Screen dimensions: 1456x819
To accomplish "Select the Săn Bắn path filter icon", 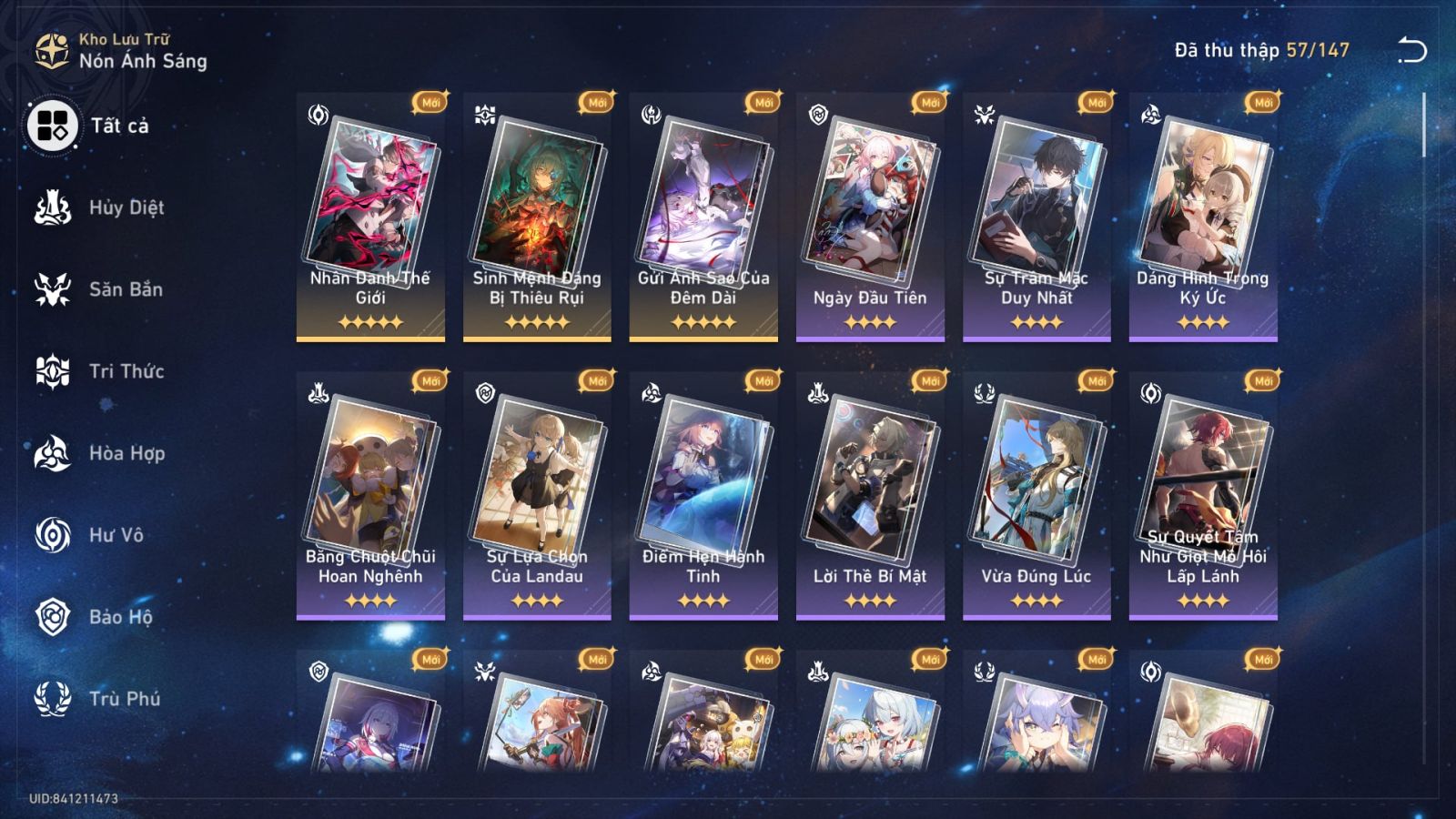I will 53,289.
